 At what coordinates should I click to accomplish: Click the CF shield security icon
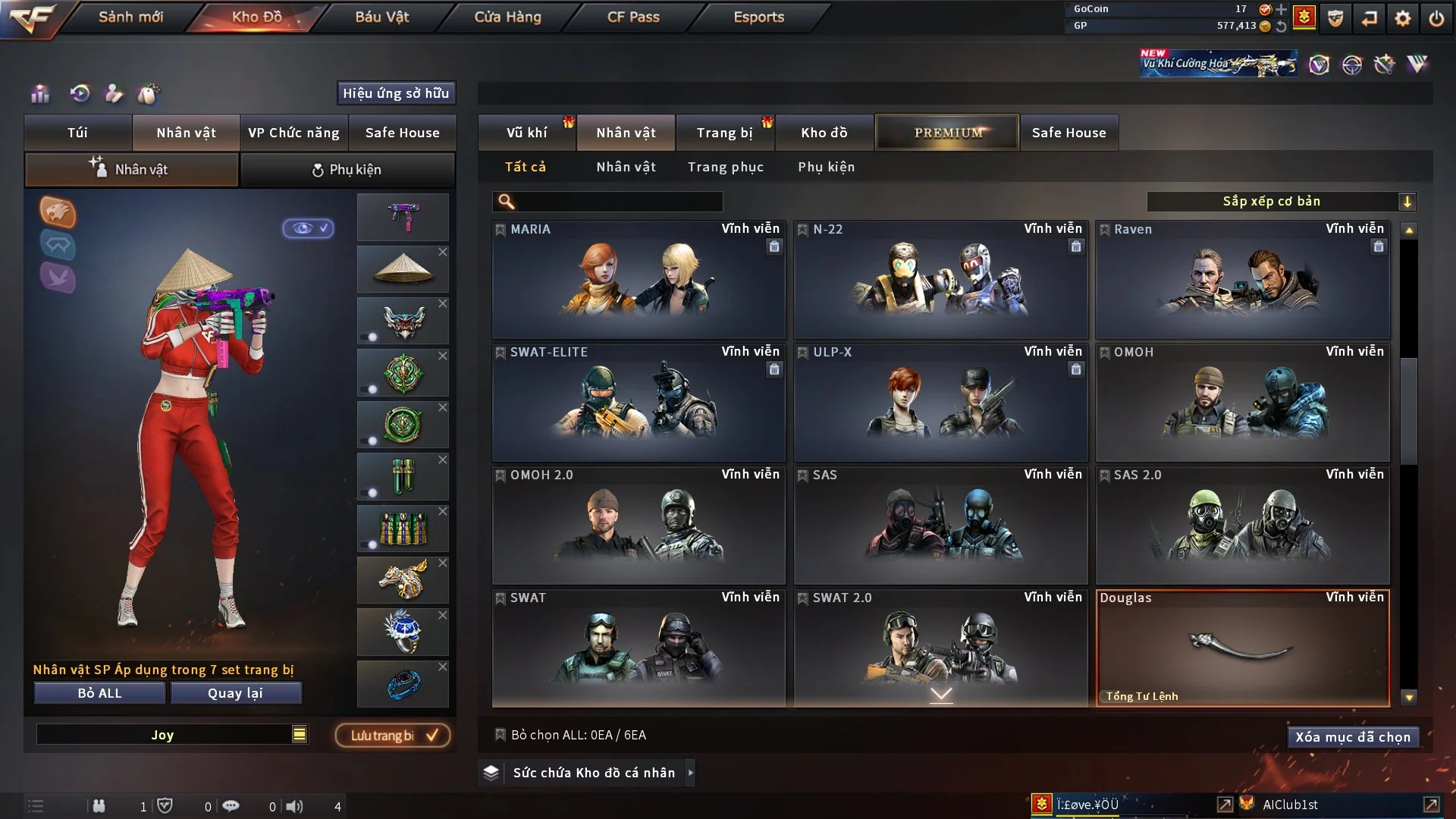coord(1335,19)
